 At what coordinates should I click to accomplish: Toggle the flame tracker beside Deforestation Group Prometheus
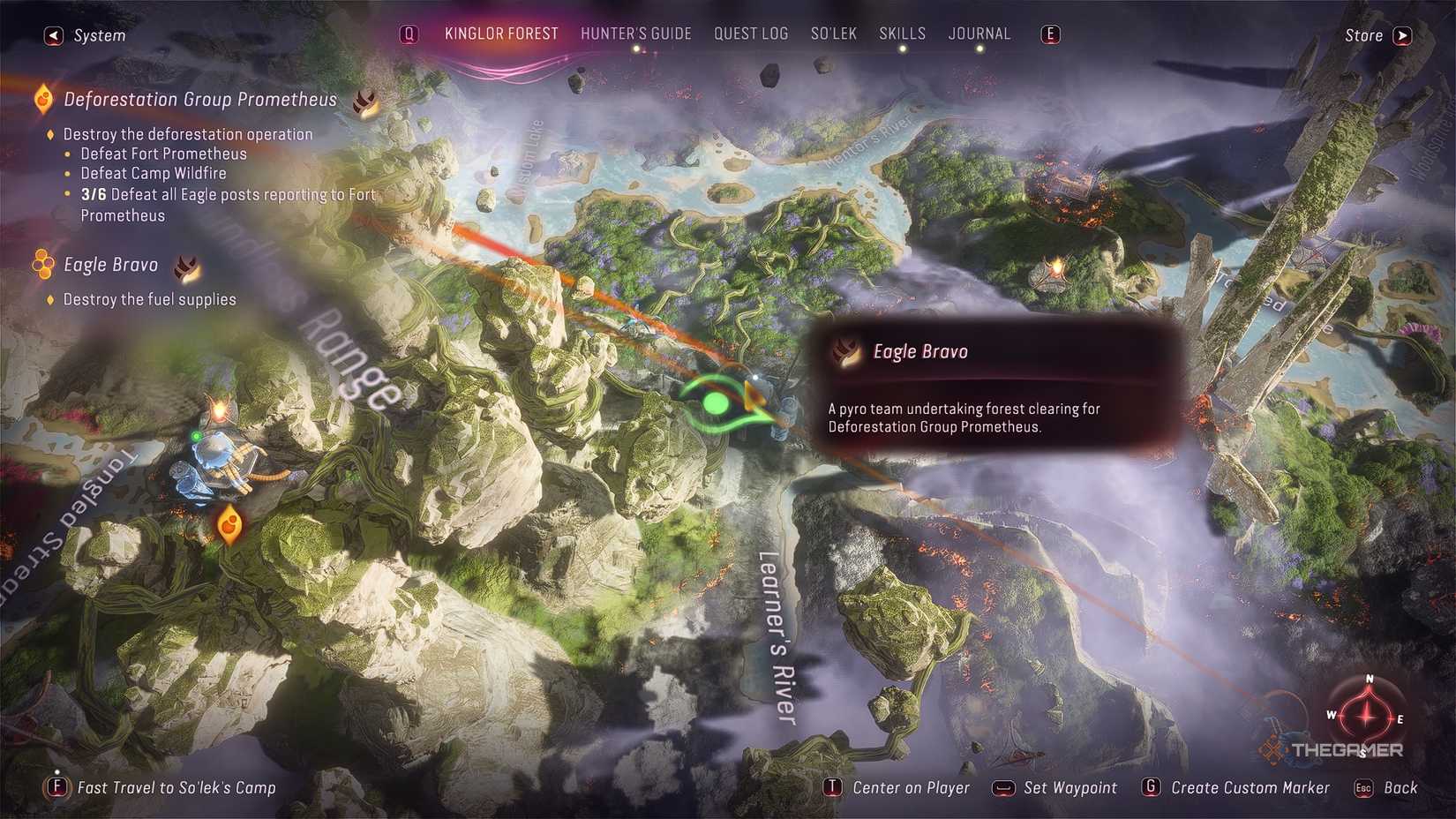pyautogui.click(x=366, y=101)
